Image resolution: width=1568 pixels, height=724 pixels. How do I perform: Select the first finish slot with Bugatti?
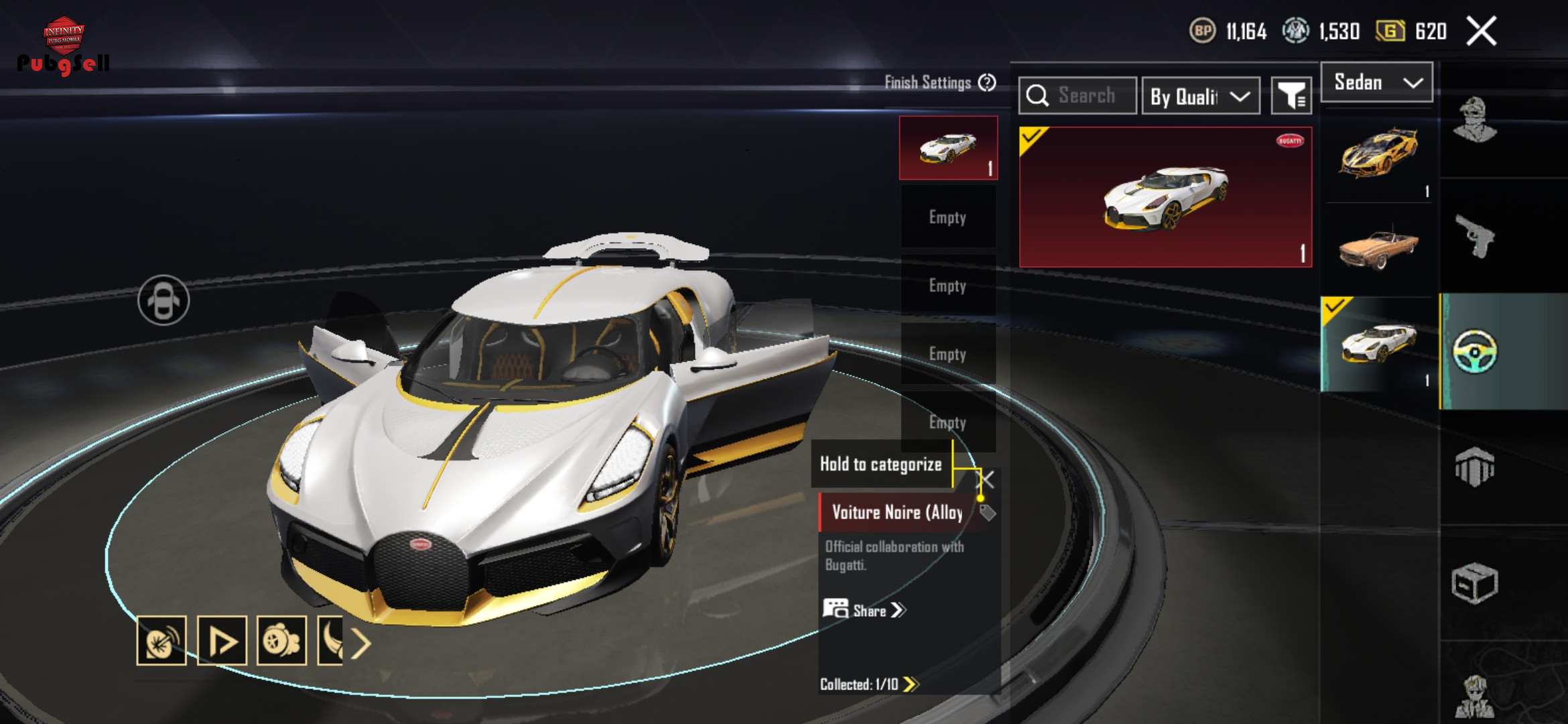pos(948,148)
